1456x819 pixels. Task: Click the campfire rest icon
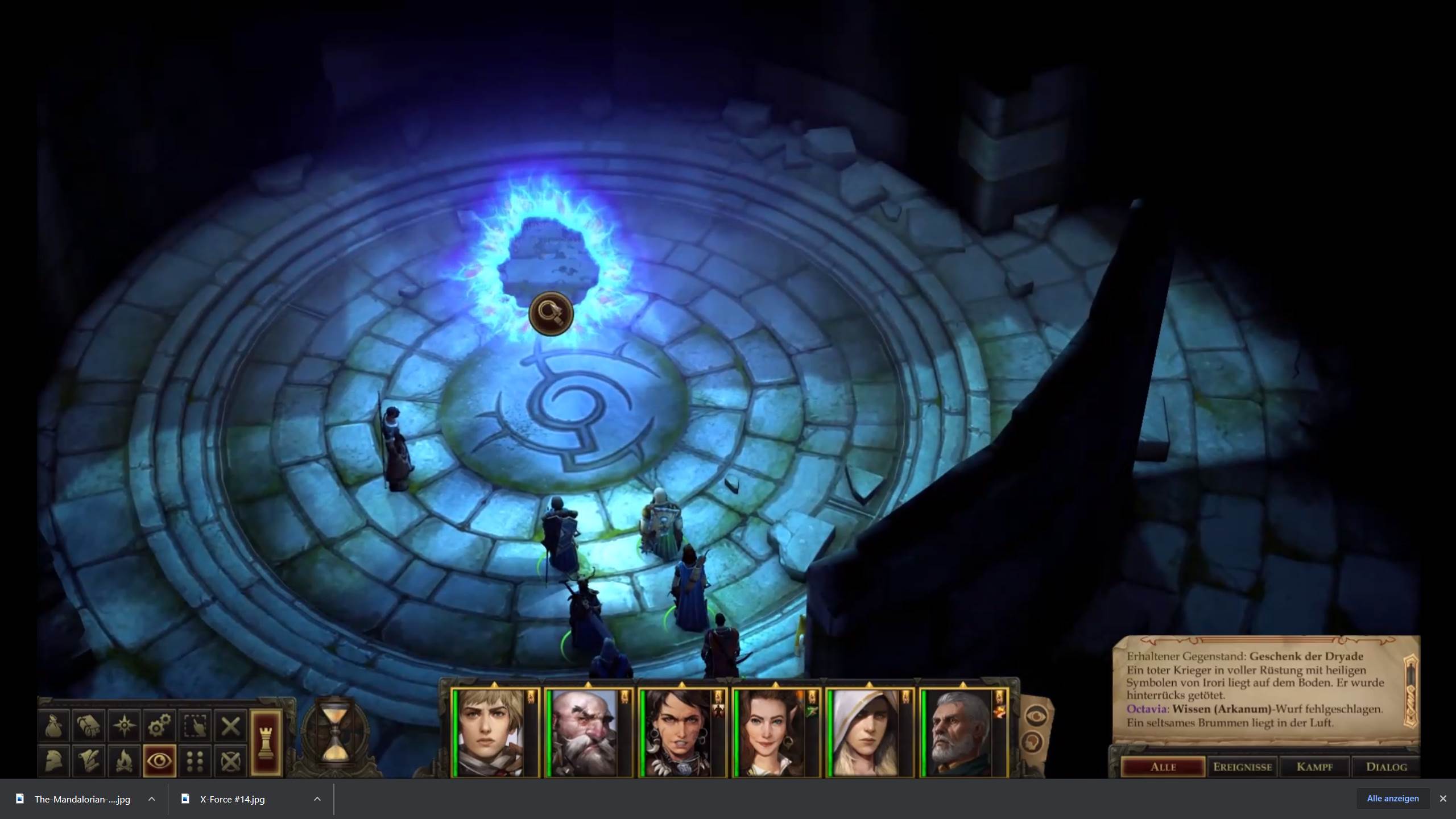[x=124, y=761]
